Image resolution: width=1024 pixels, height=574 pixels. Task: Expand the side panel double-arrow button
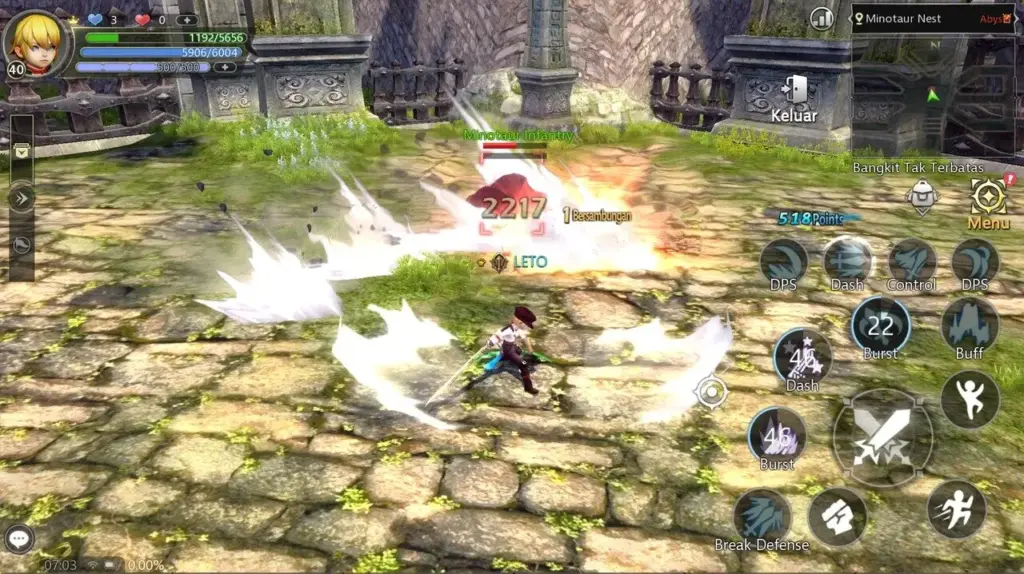pos(21,198)
